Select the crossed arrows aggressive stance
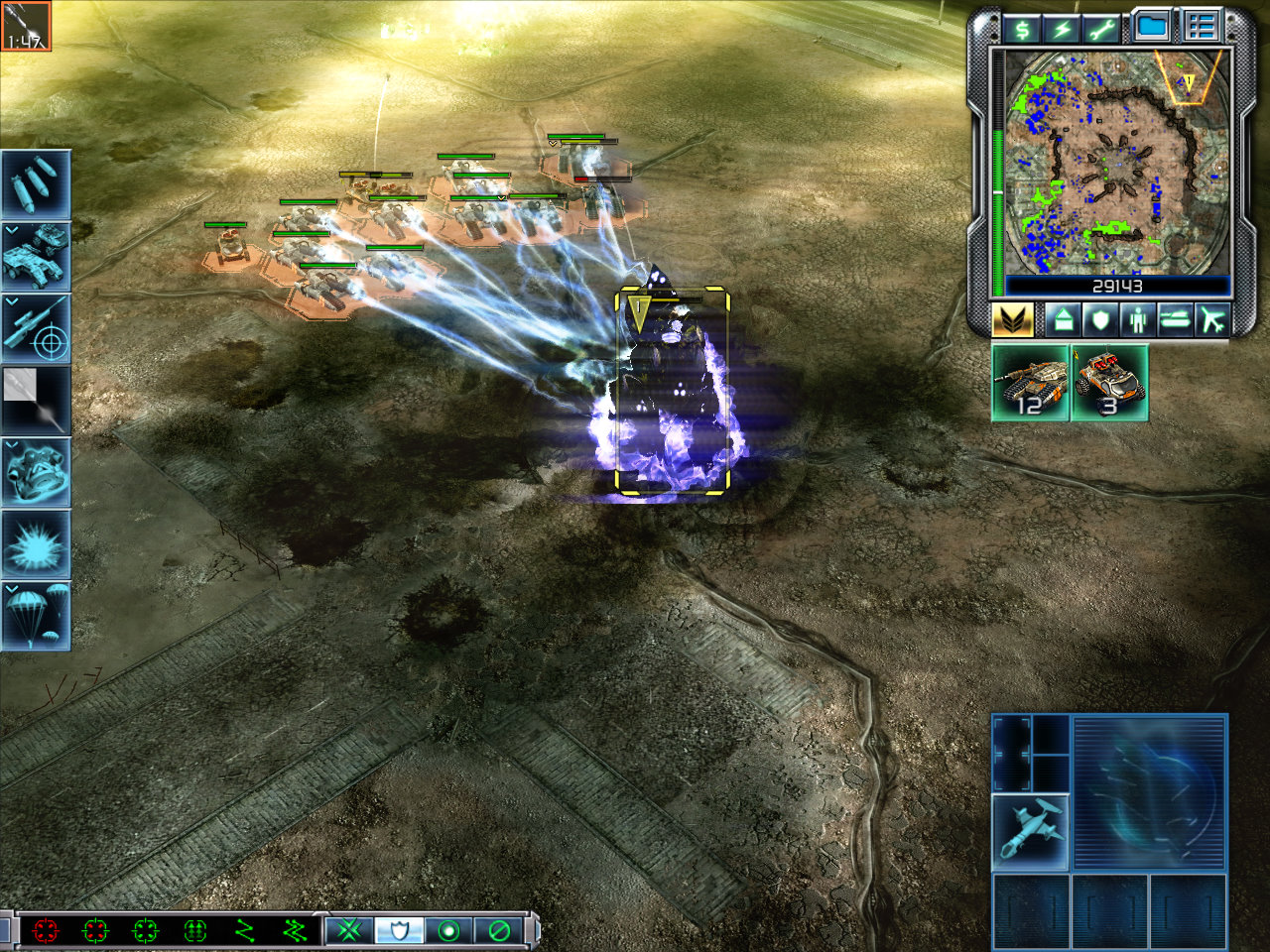This screenshot has width=1270, height=952. (349, 930)
